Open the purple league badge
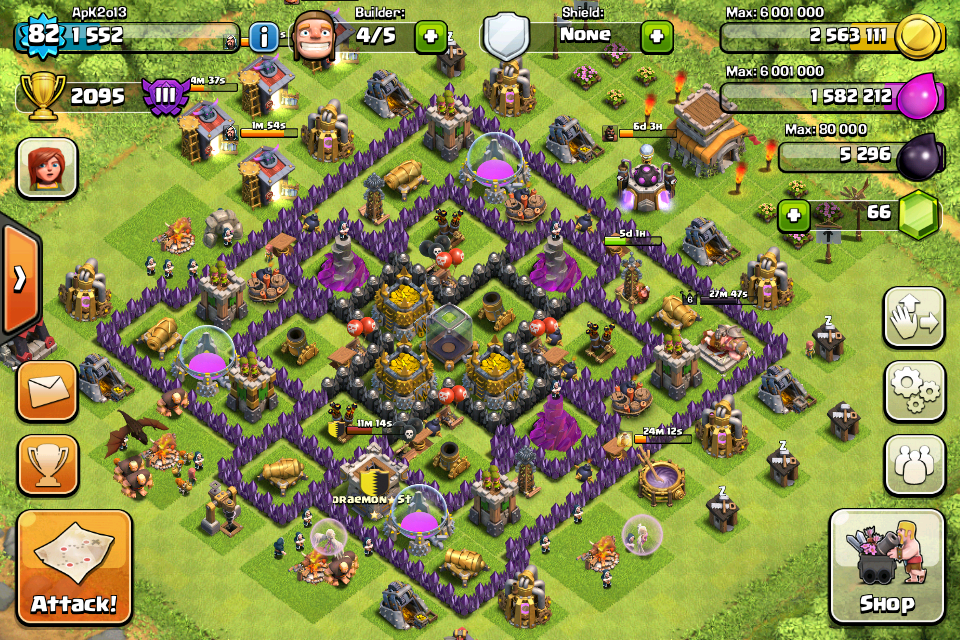 (x=164, y=96)
